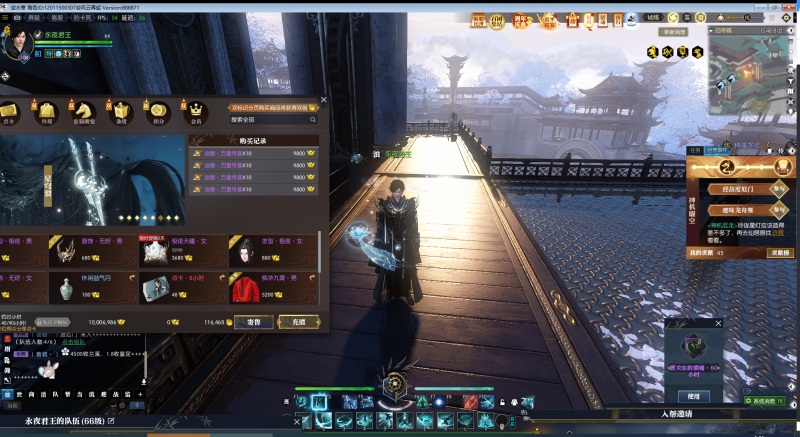
Task: Switch to the 任务 quest tab
Action: [697, 149]
